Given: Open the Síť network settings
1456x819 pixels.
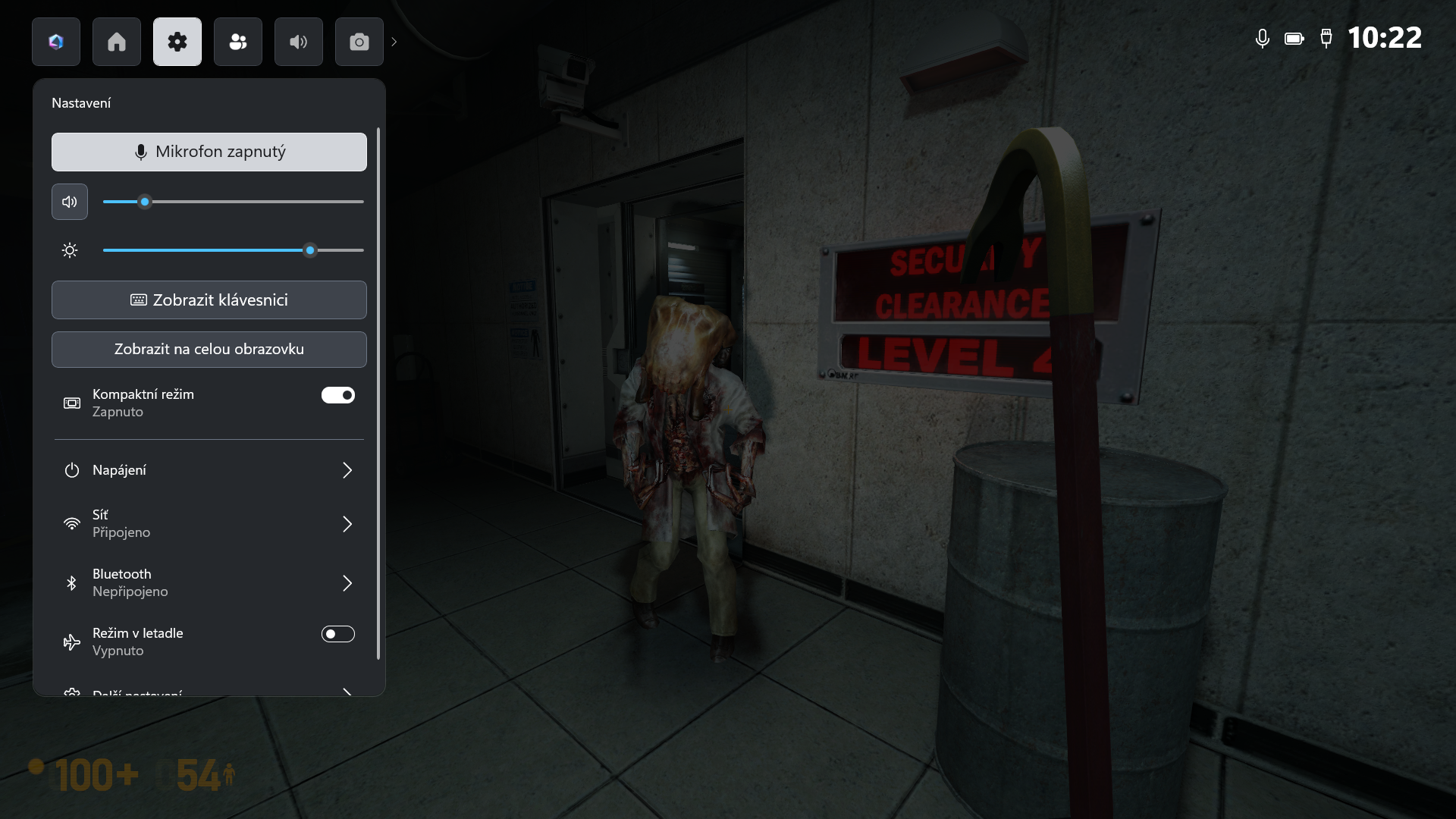Looking at the screenshot, I should point(209,524).
